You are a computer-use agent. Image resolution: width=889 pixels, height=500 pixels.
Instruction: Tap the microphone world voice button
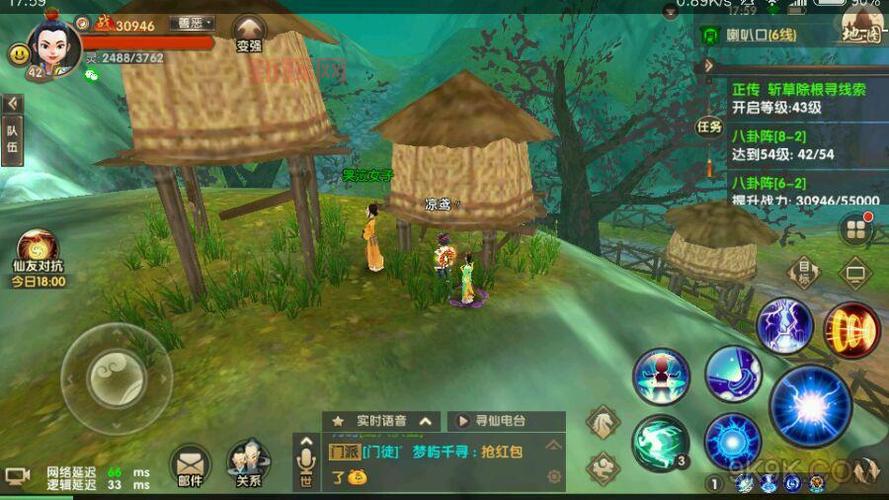point(306,462)
